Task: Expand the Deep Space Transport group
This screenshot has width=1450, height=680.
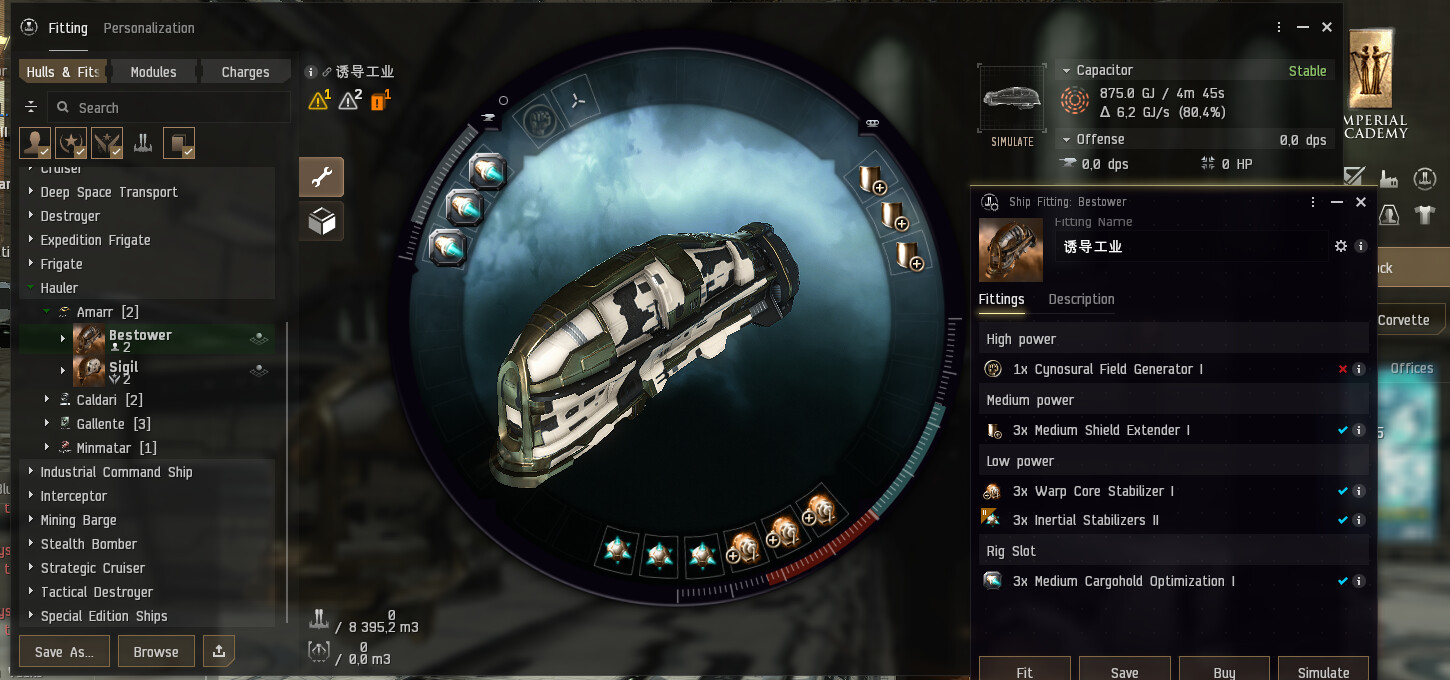Action: 109,192
